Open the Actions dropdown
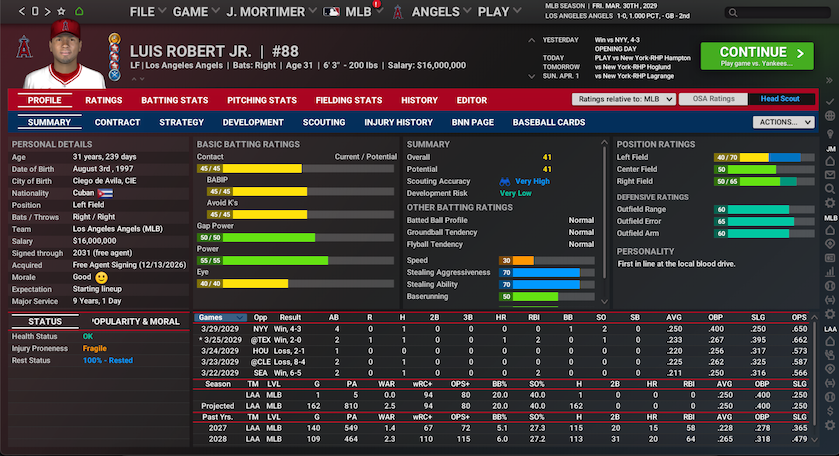Screen dimensions: 839x456 (785, 122)
